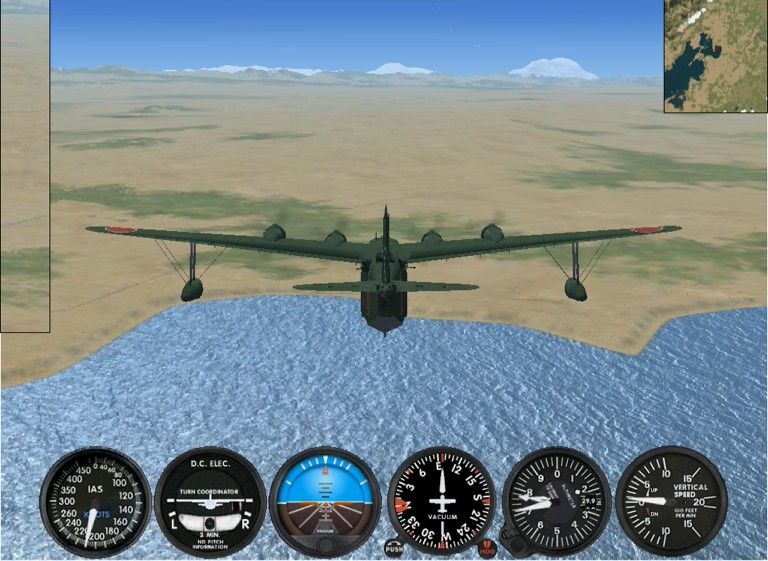This screenshot has height=561, width=768.
Task: Click the terrain minimap
Action: point(715,55)
